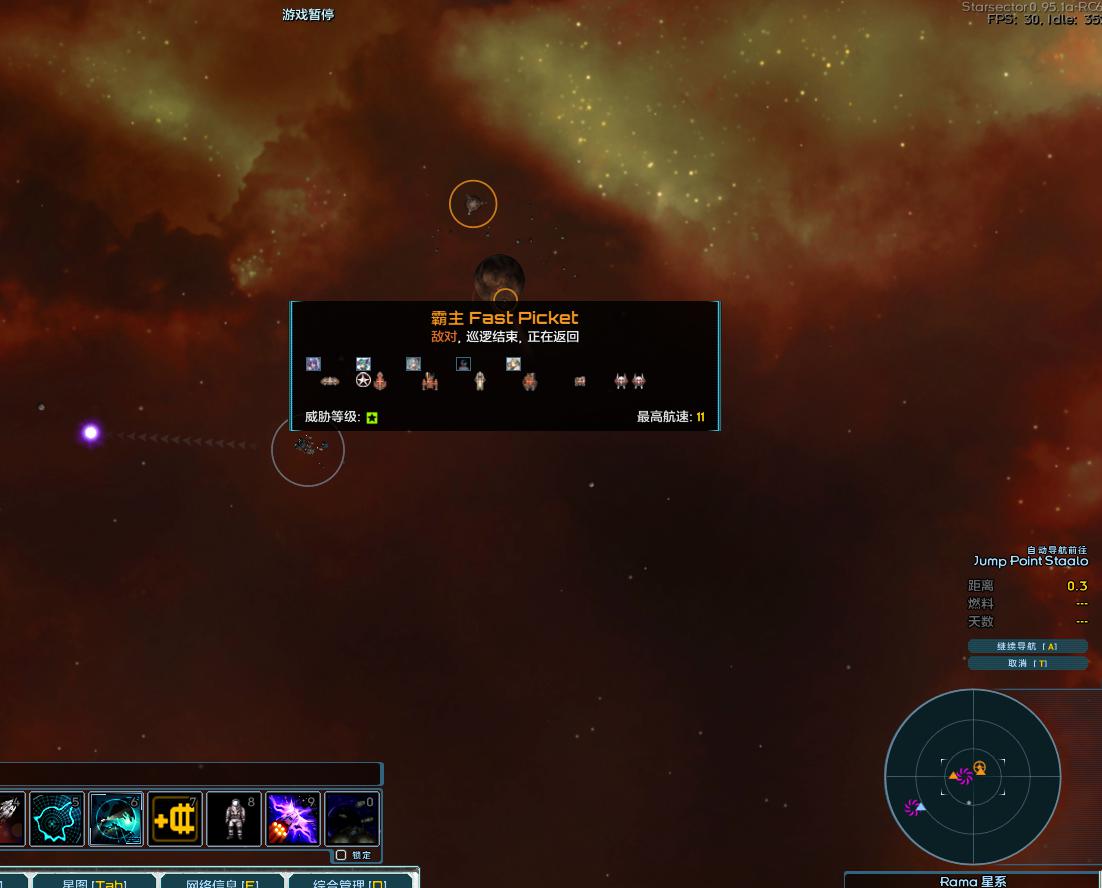Trigger the purple lightning burn ability in slot 9

(x=293, y=819)
